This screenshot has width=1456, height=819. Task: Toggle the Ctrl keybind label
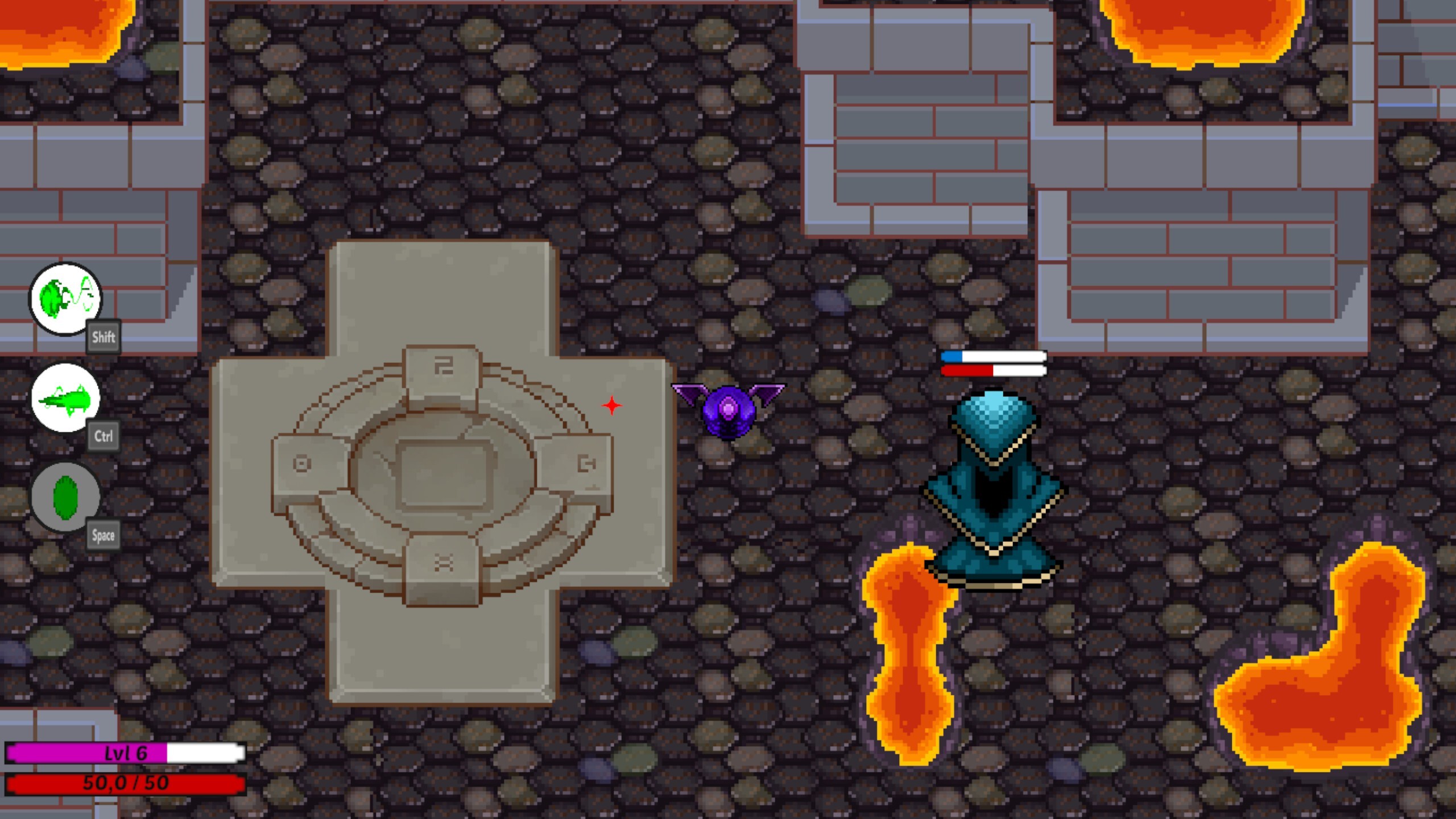[104, 436]
